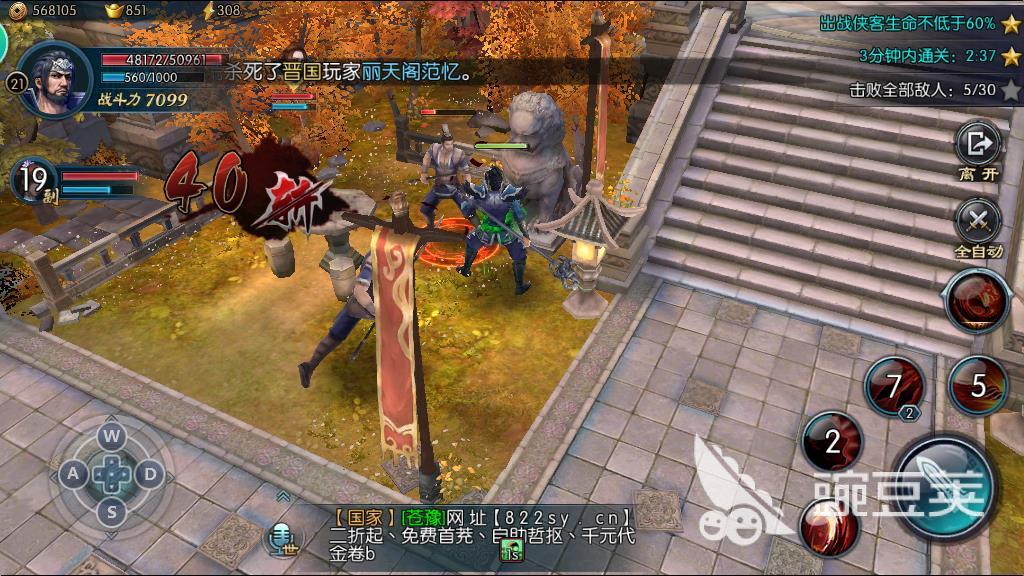Use the skill showing cooldown 2
This screenshot has height=576, width=1024.
pos(832,443)
